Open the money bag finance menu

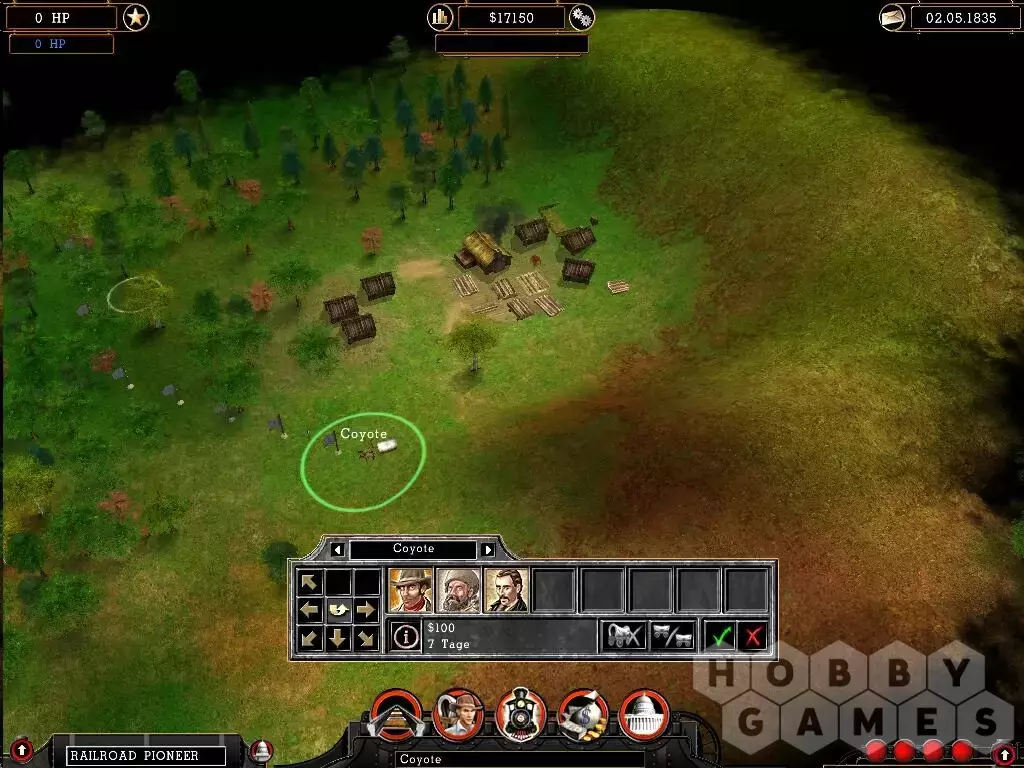coord(582,714)
